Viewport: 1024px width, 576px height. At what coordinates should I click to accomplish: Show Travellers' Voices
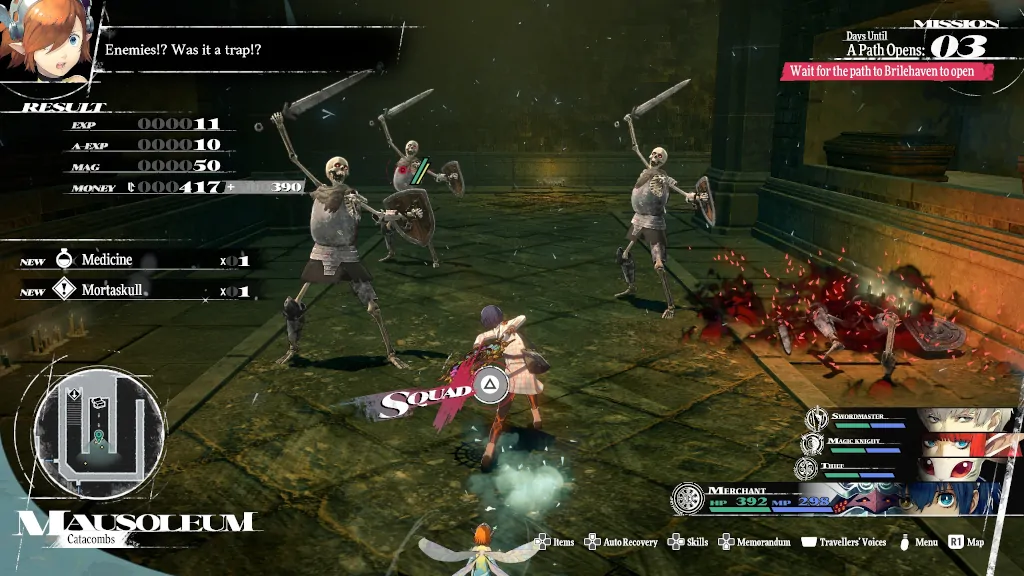tap(846, 542)
